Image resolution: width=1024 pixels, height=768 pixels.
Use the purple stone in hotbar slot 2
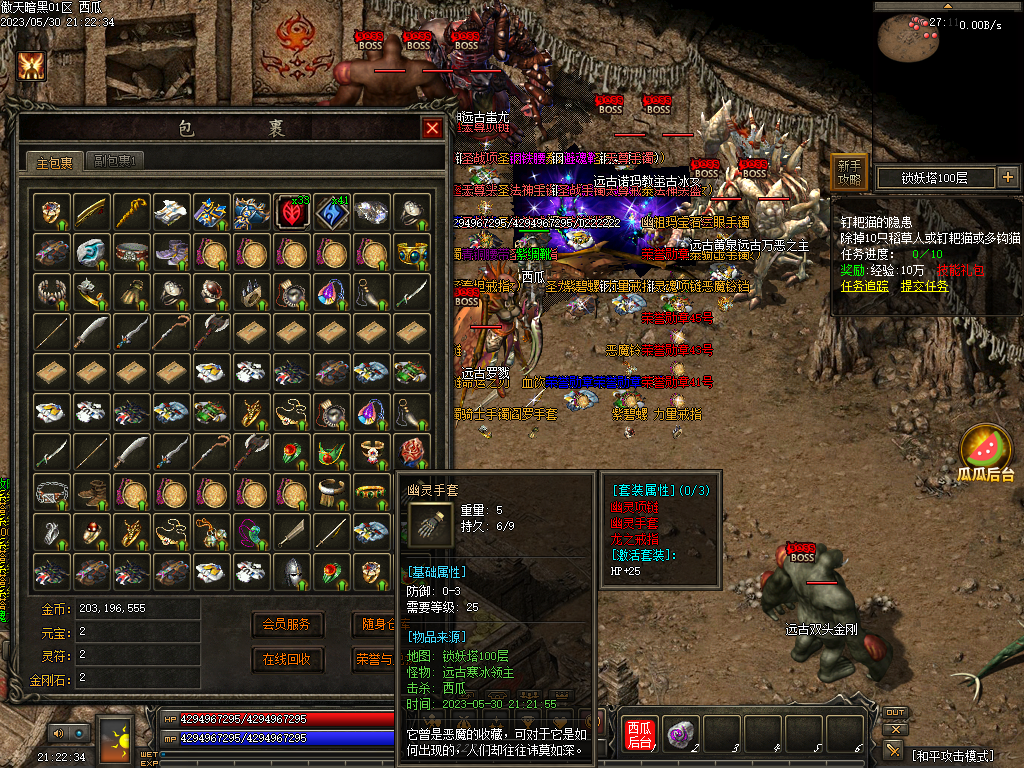(681, 733)
